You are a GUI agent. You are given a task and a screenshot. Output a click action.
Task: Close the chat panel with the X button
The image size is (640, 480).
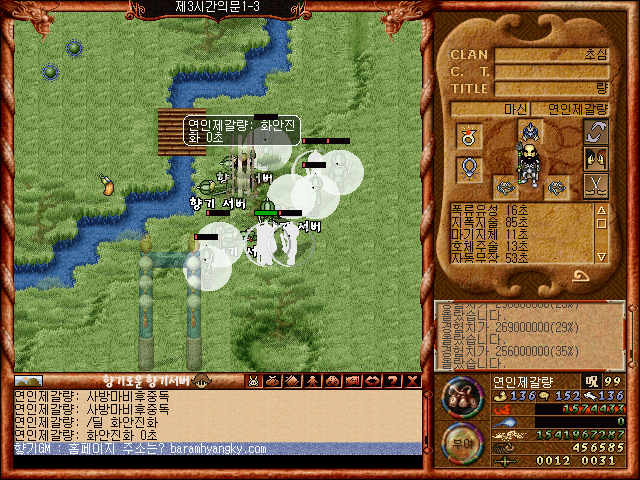point(411,380)
